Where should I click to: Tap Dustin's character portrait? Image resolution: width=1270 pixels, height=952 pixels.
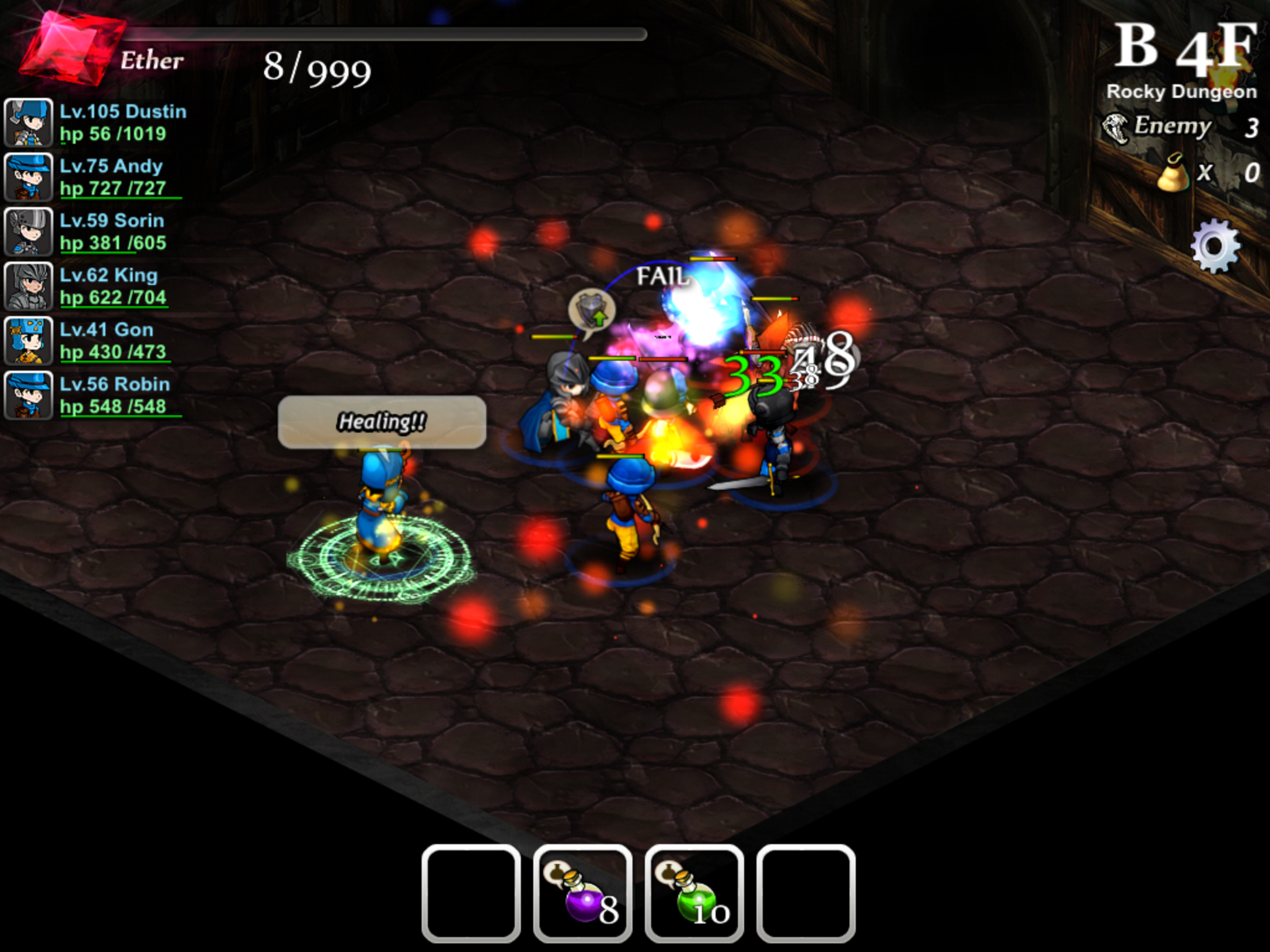[x=28, y=122]
